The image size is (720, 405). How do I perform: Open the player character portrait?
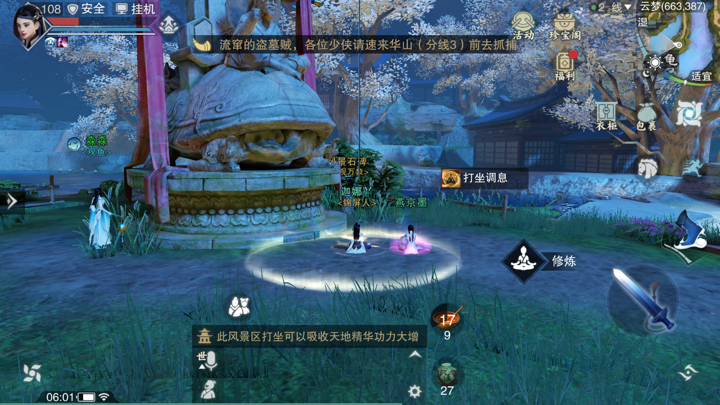point(28,24)
